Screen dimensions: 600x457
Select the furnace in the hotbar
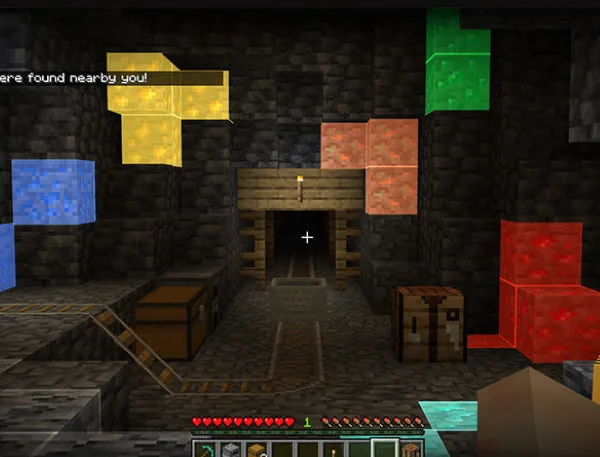point(231,449)
